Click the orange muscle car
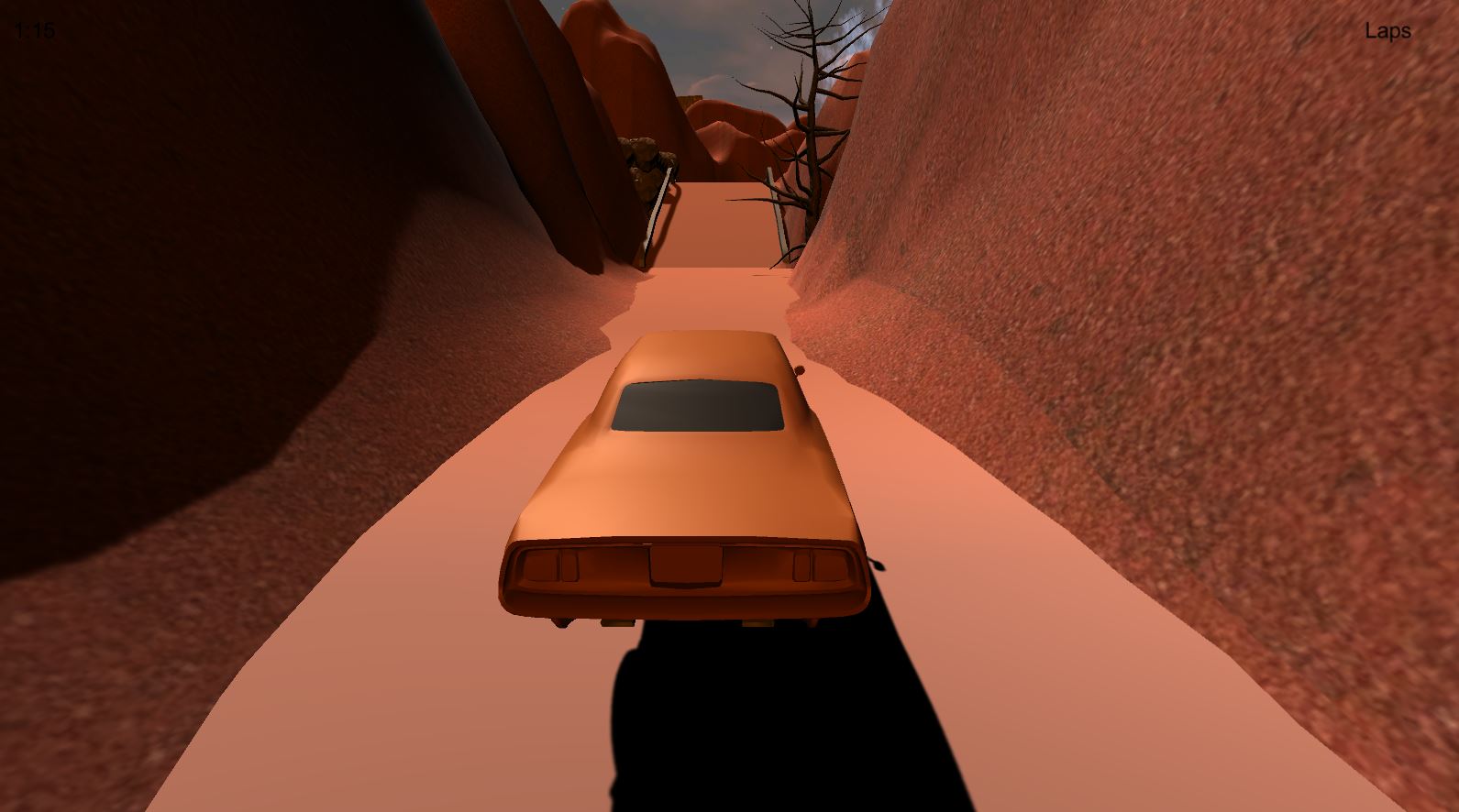Viewport: 1459px width, 812px height. [x=688, y=477]
